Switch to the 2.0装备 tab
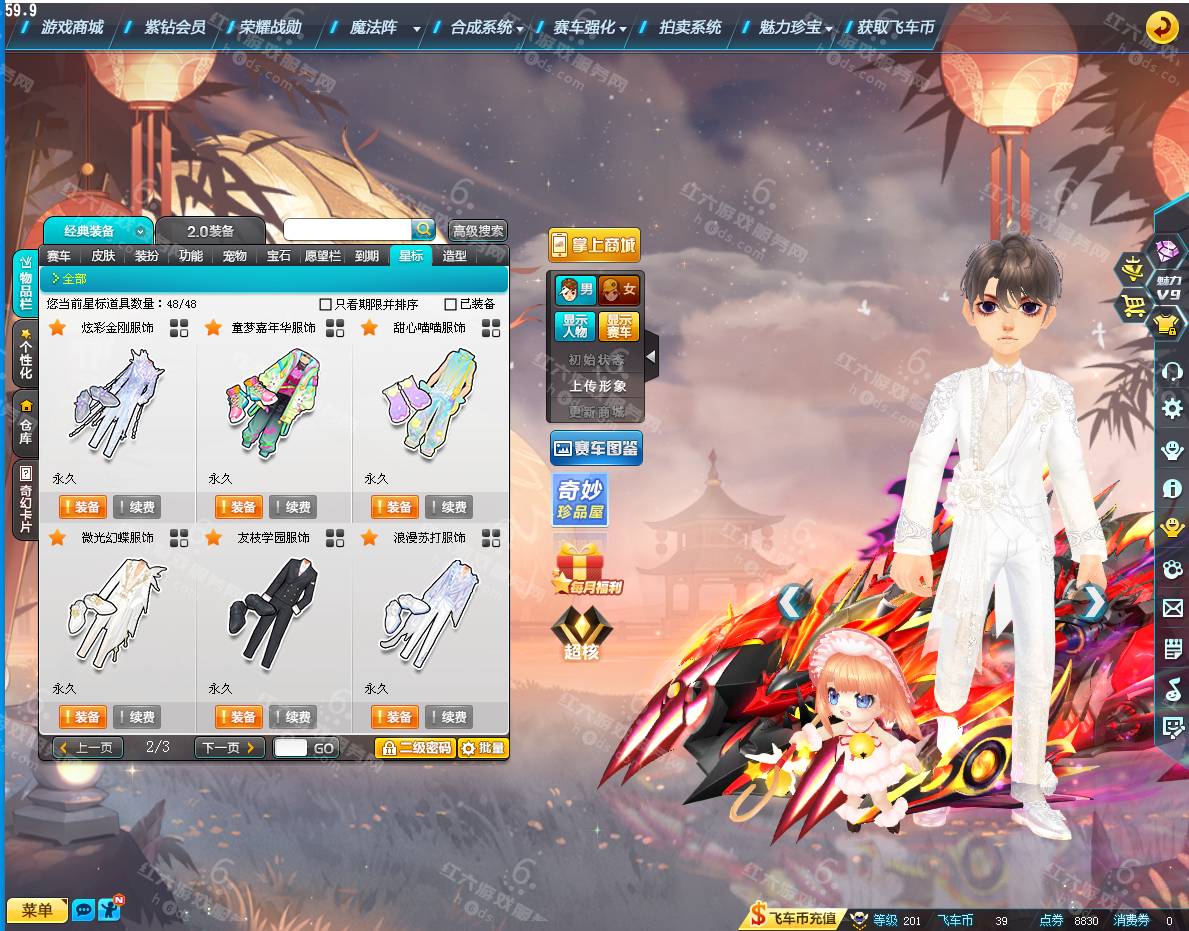1189x931 pixels. coord(210,231)
